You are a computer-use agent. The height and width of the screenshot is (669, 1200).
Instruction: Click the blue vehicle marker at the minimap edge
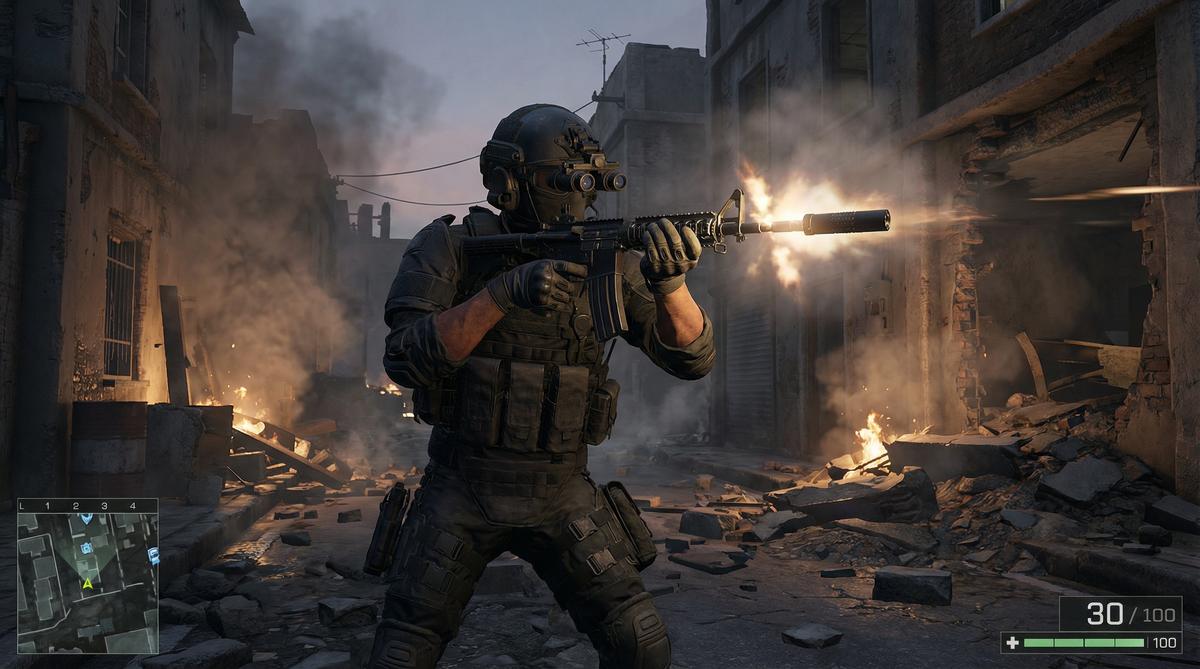coord(153,554)
